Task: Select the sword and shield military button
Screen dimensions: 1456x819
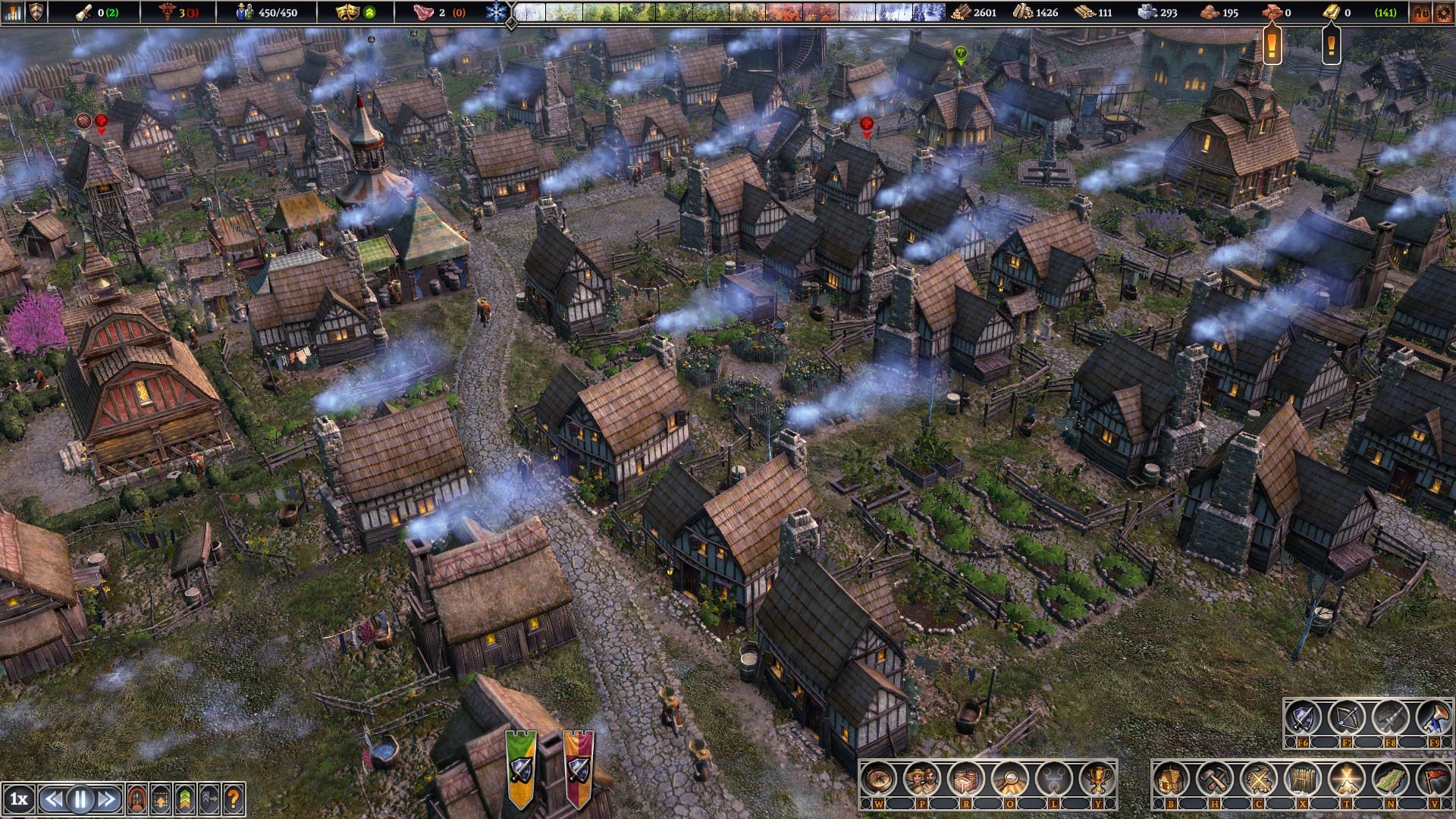Action: (x=1303, y=717)
